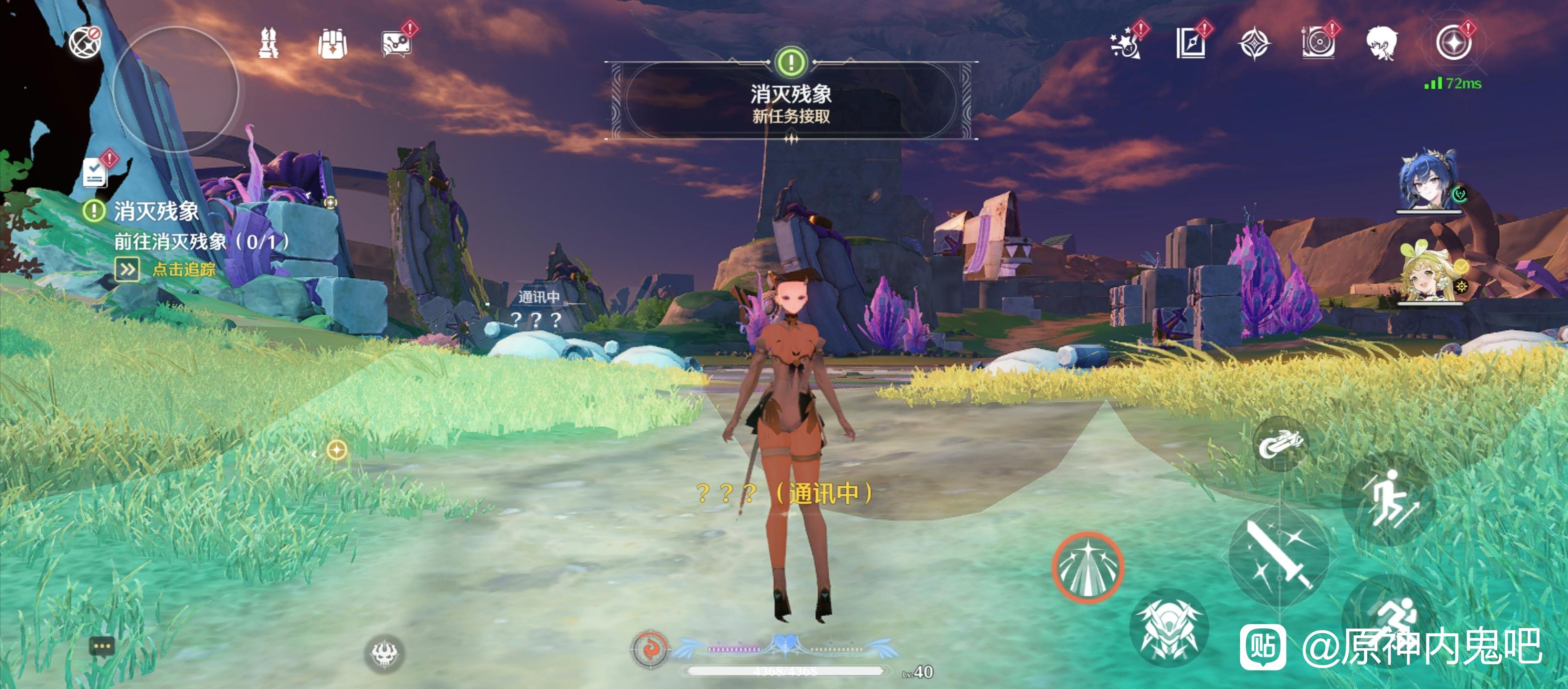
Task: Open the chat bubble icon
Action: (101, 646)
